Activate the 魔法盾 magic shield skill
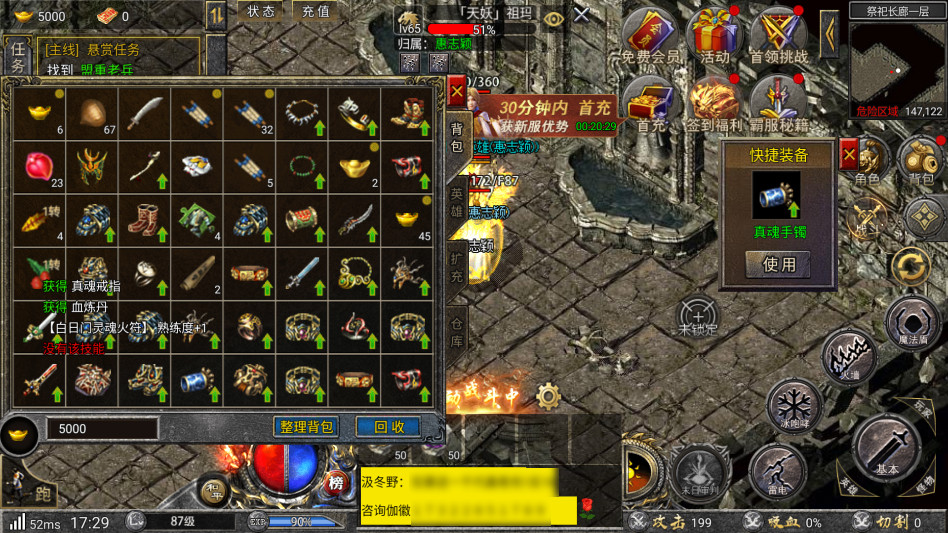Image resolution: width=948 pixels, height=533 pixels. [x=913, y=324]
